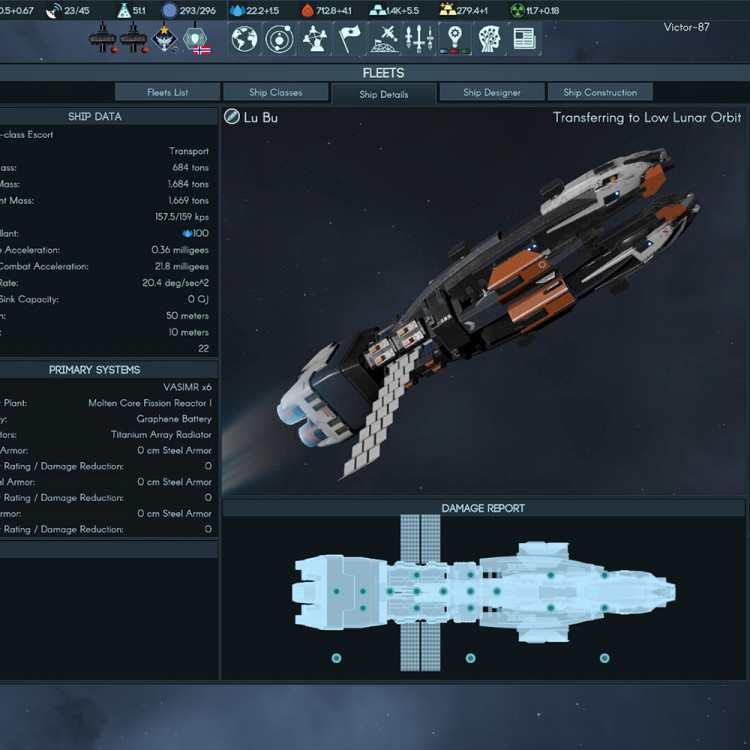Select the Ship Details tab

coord(384,94)
